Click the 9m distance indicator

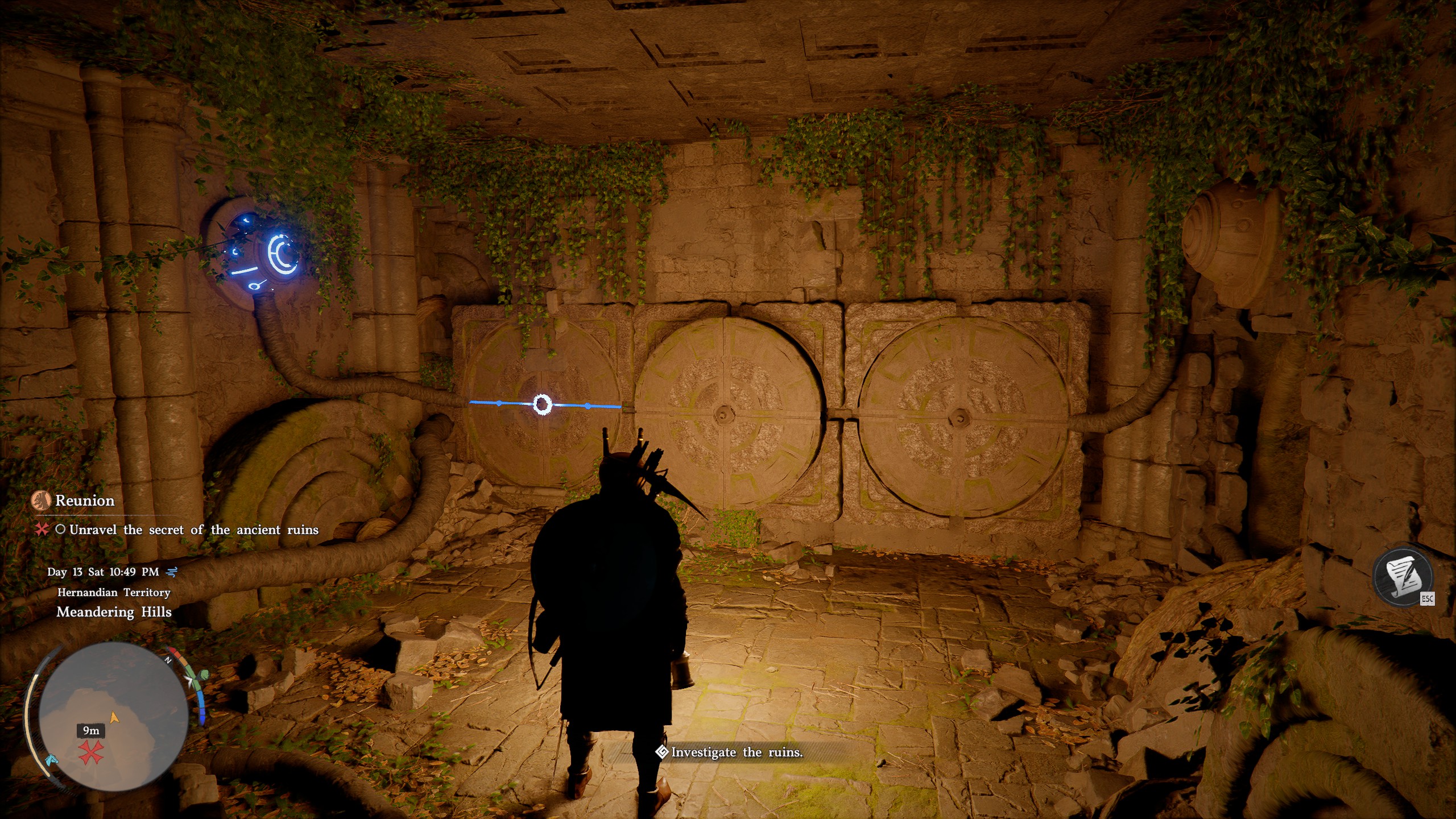pos(92,731)
